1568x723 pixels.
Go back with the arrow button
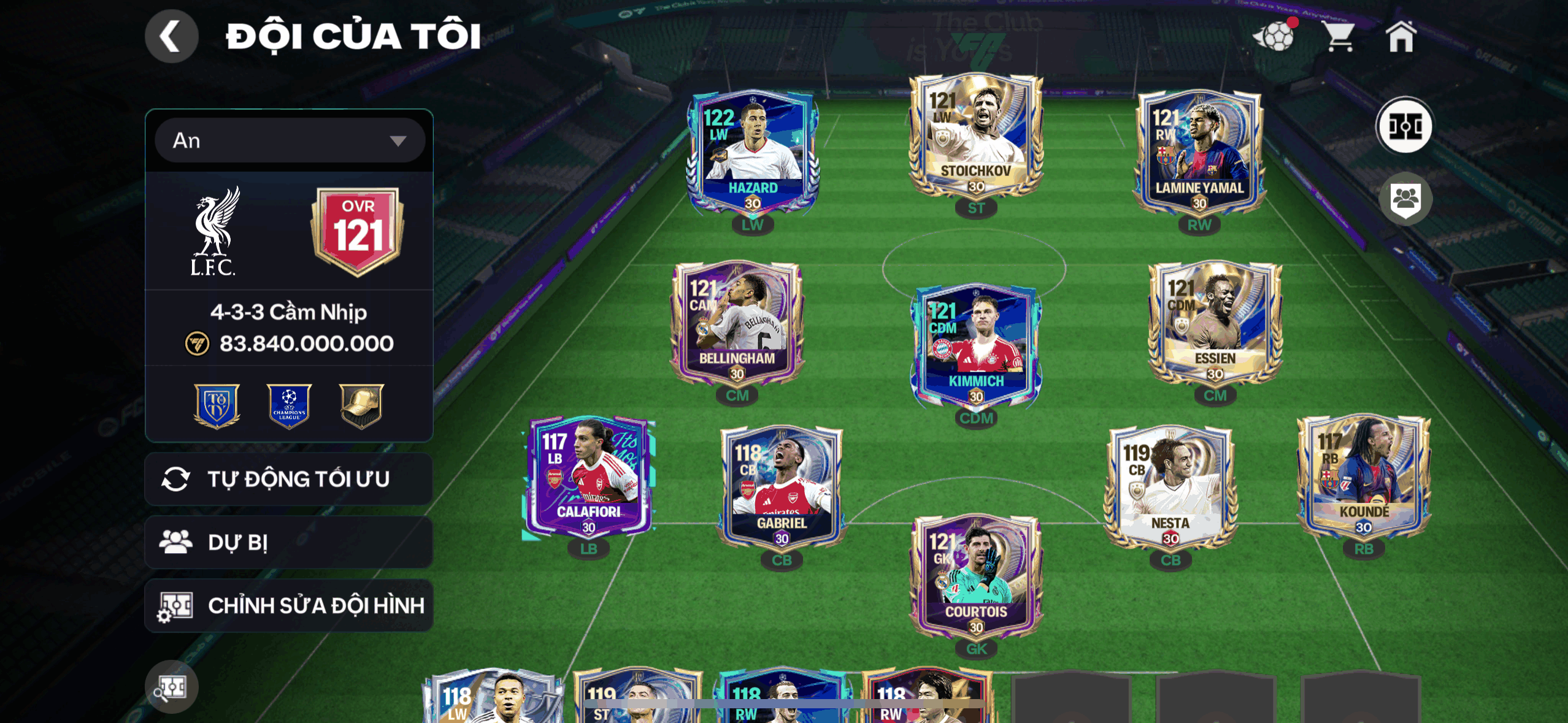point(171,36)
